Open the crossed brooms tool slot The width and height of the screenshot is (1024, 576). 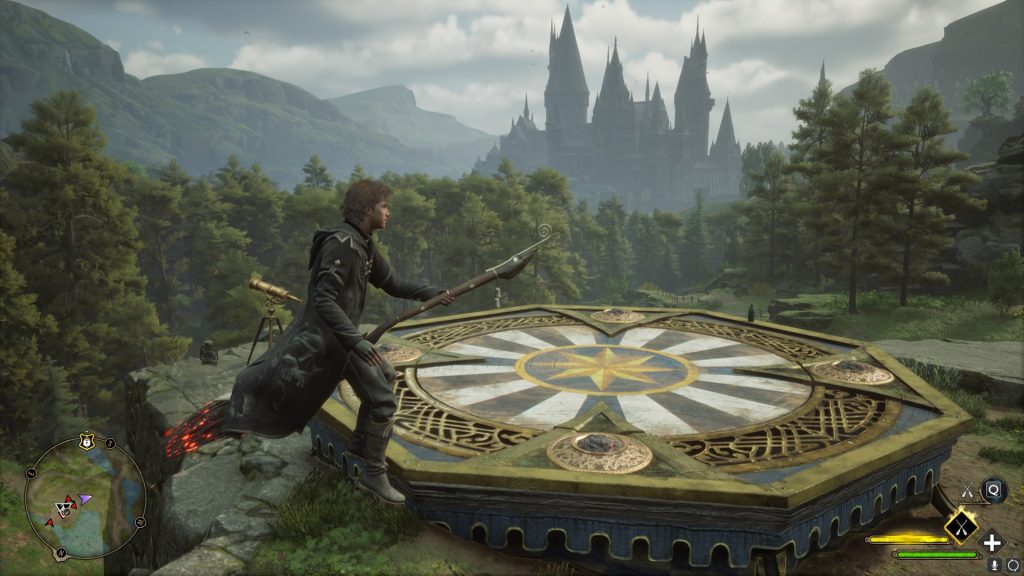(968, 490)
